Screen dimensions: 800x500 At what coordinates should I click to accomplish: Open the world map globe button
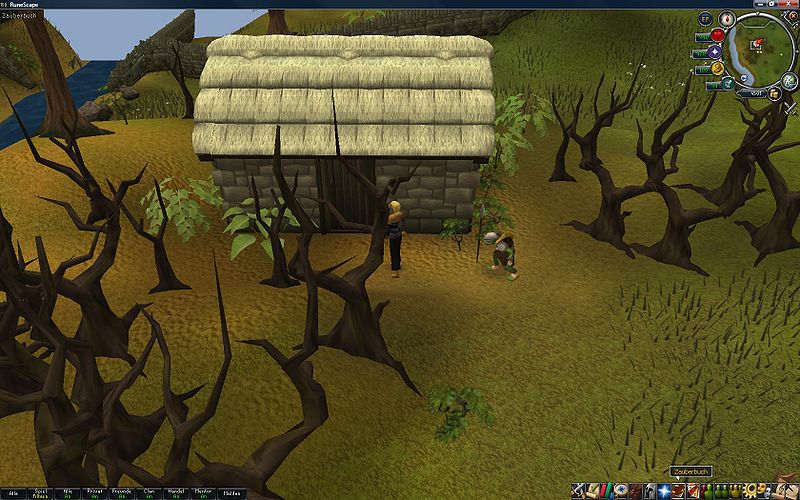tap(790, 81)
